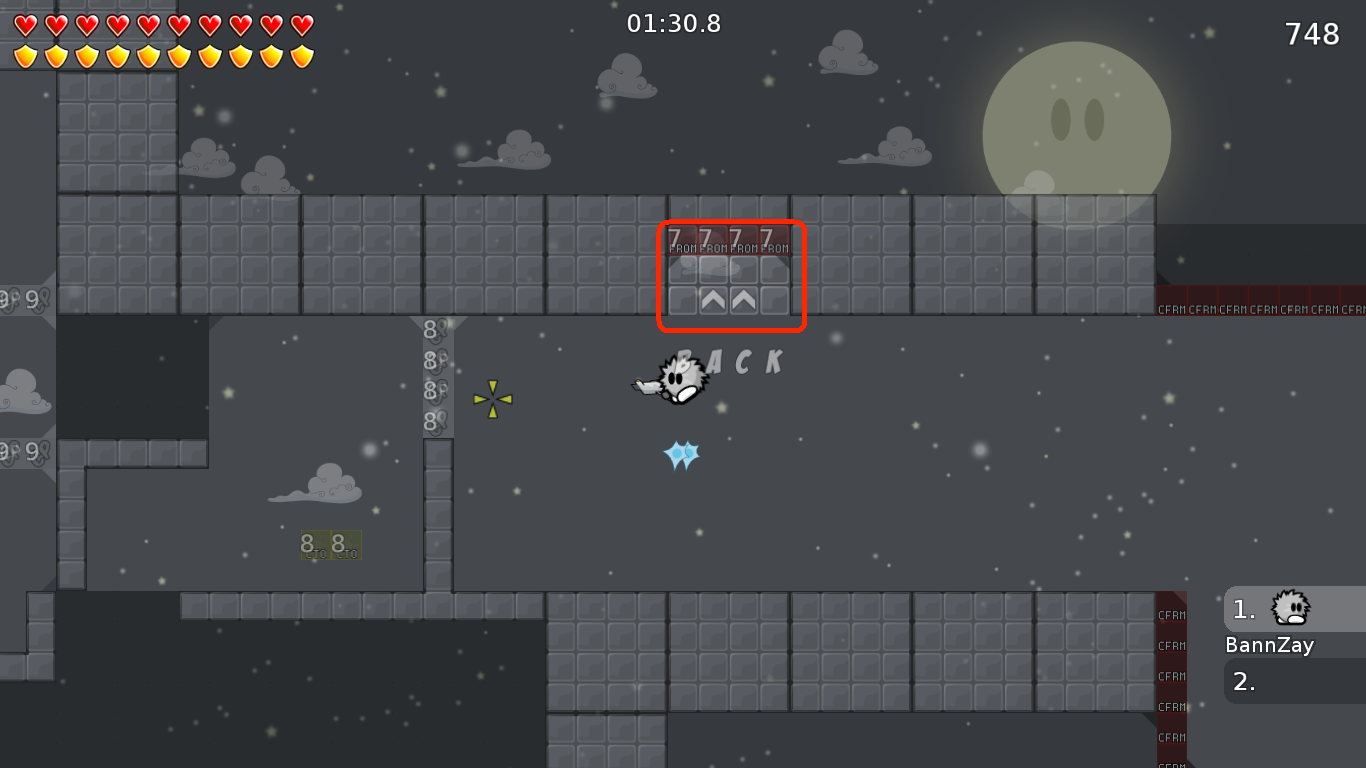Collect the blue crystal gem
This screenshot has width=1366, height=768.
click(679, 455)
